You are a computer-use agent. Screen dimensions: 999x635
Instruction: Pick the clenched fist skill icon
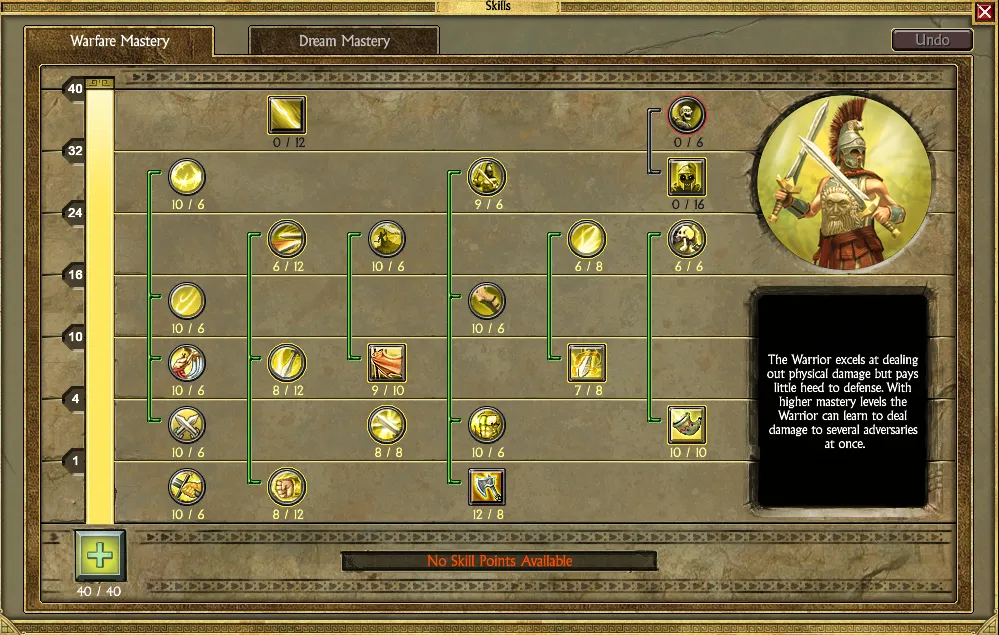[x=287, y=487]
